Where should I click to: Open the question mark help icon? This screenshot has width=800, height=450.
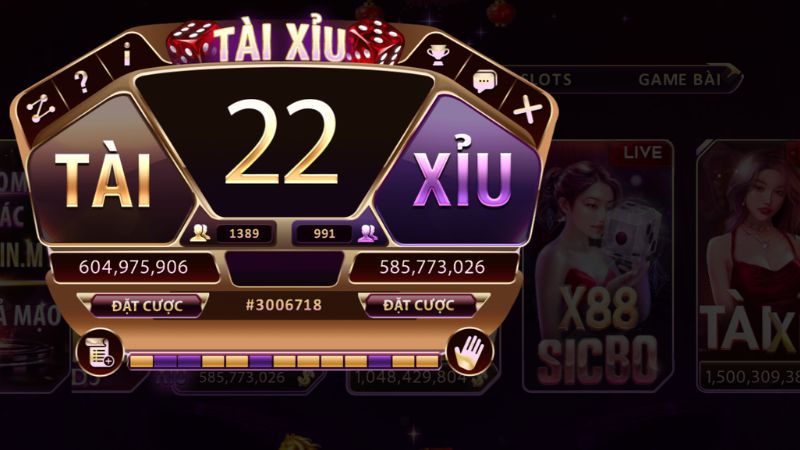click(x=82, y=82)
